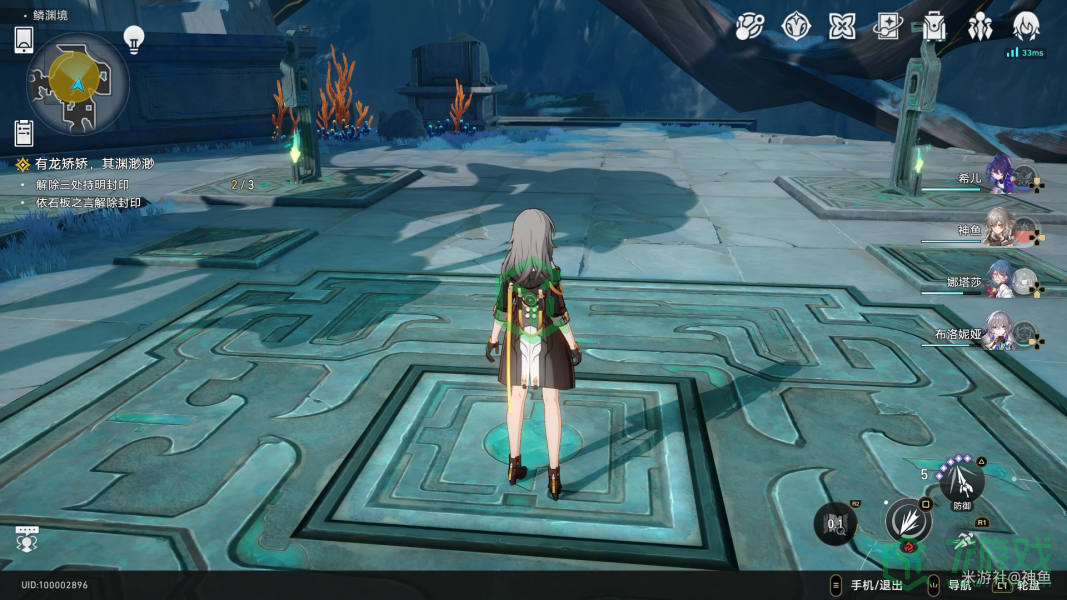
Task: Open the chat bubble icon
Action: [28, 538]
